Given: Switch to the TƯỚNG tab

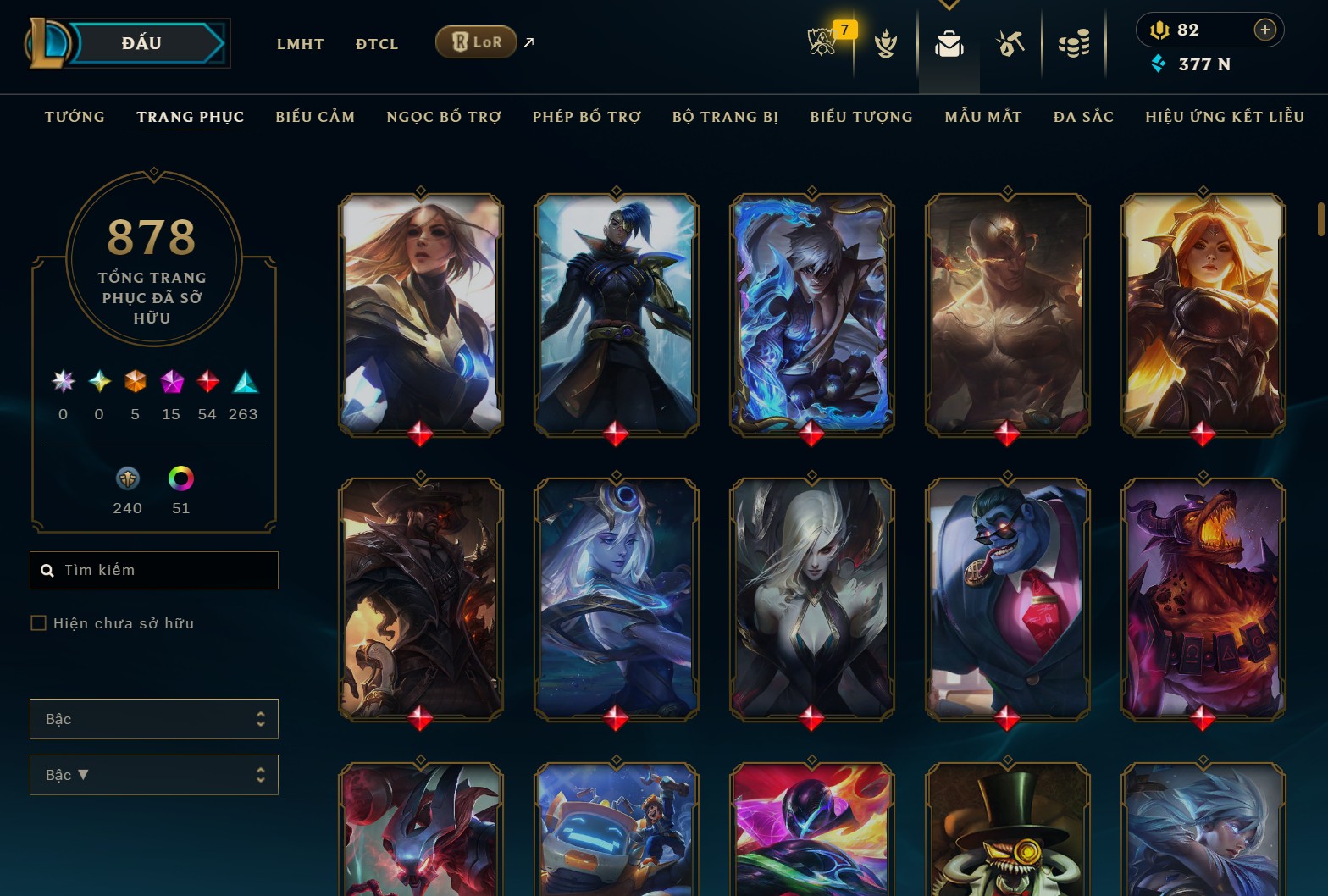Looking at the screenshot, I should tap(75, 117).
